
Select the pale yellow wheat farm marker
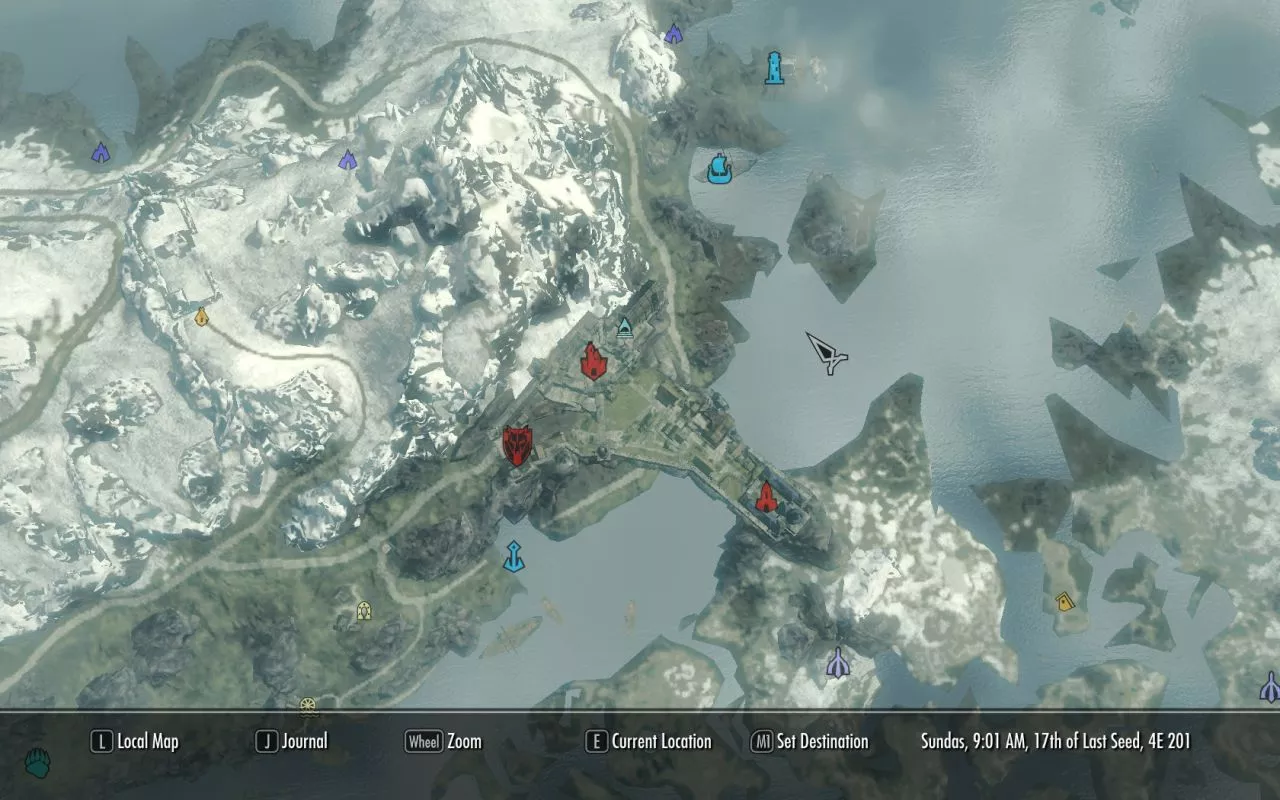coord(364,609)
